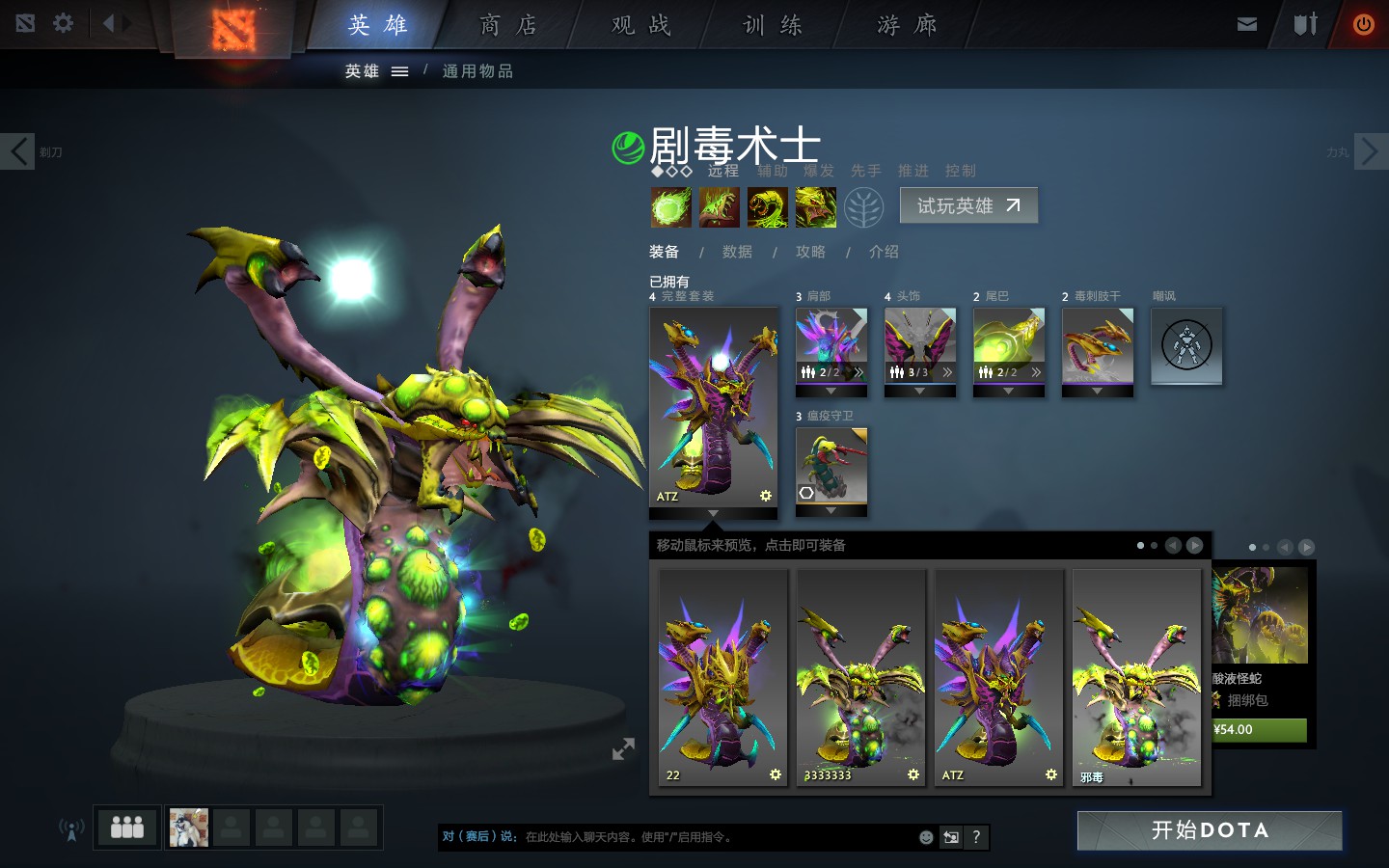Image resolution: width=1389 pixels, height=868 pixels.
Task: Open the settings gear icon
Action: pos(62,24)
